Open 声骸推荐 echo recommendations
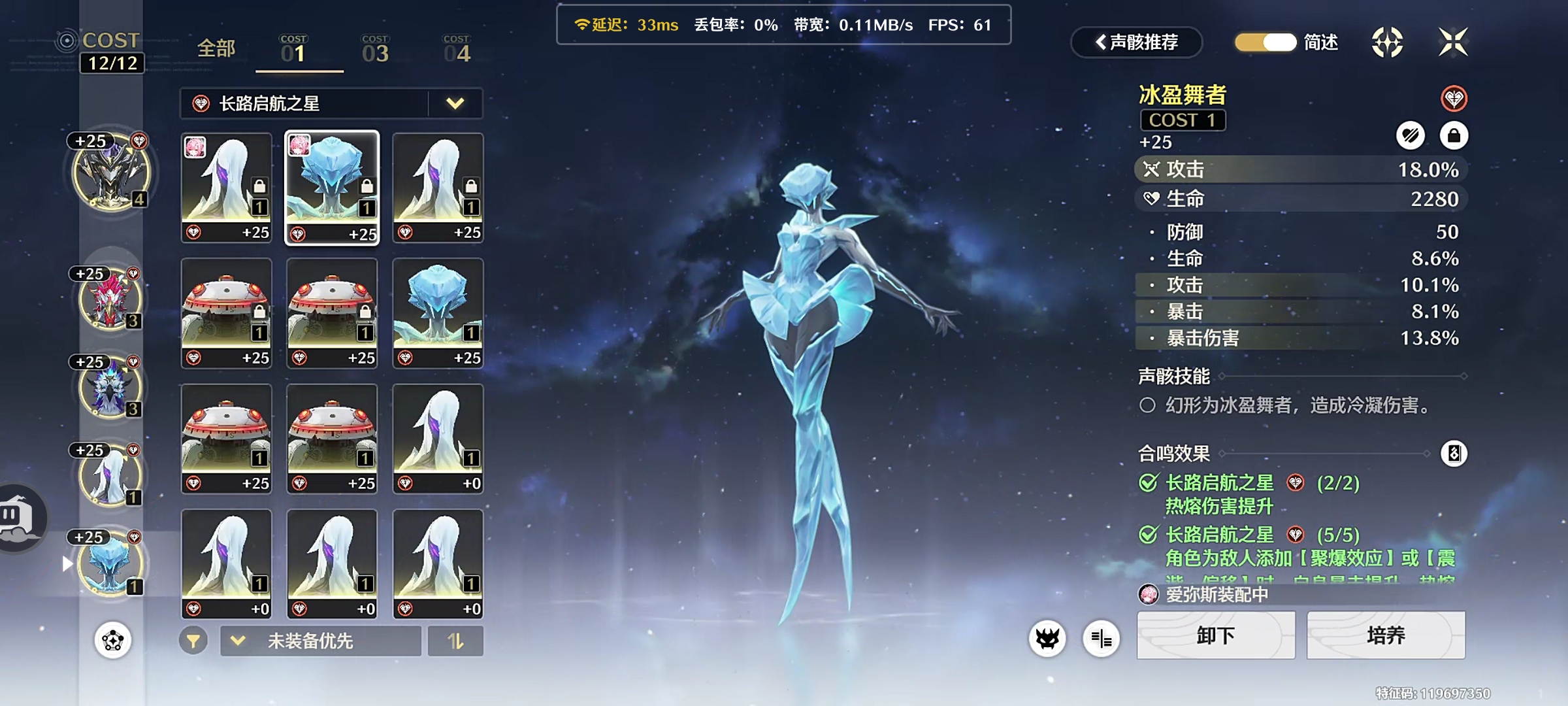Viewport: 1568px width, 706px height. click(x=1137, y=42)
